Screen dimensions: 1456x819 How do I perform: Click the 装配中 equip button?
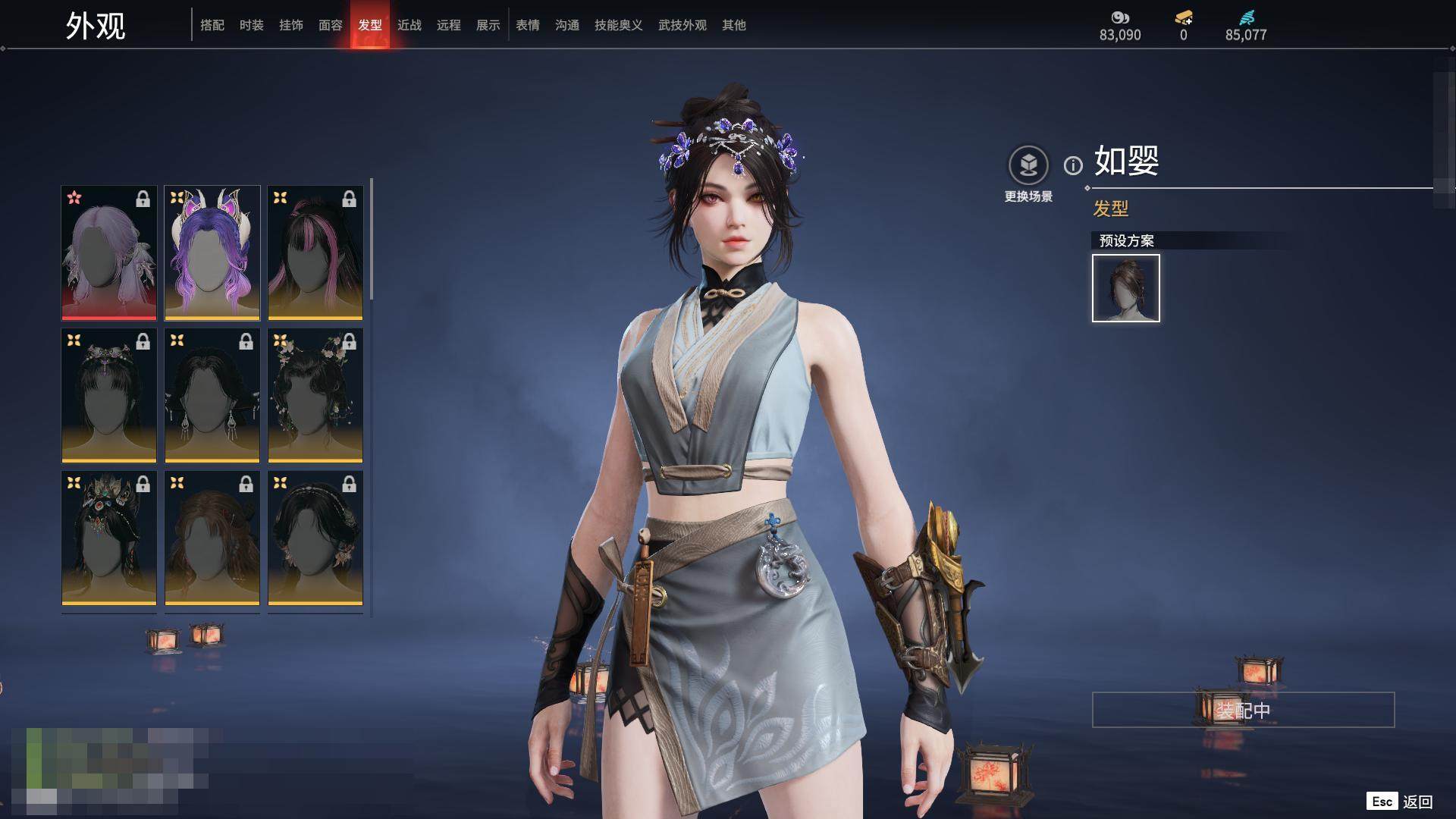click(x=1243, y=710)
